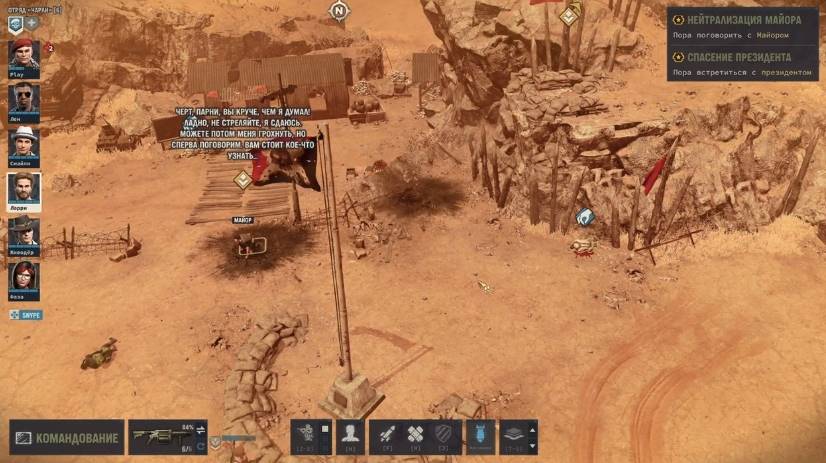
Task: Click the SWYPE squad button
Action: click(27, 314)
